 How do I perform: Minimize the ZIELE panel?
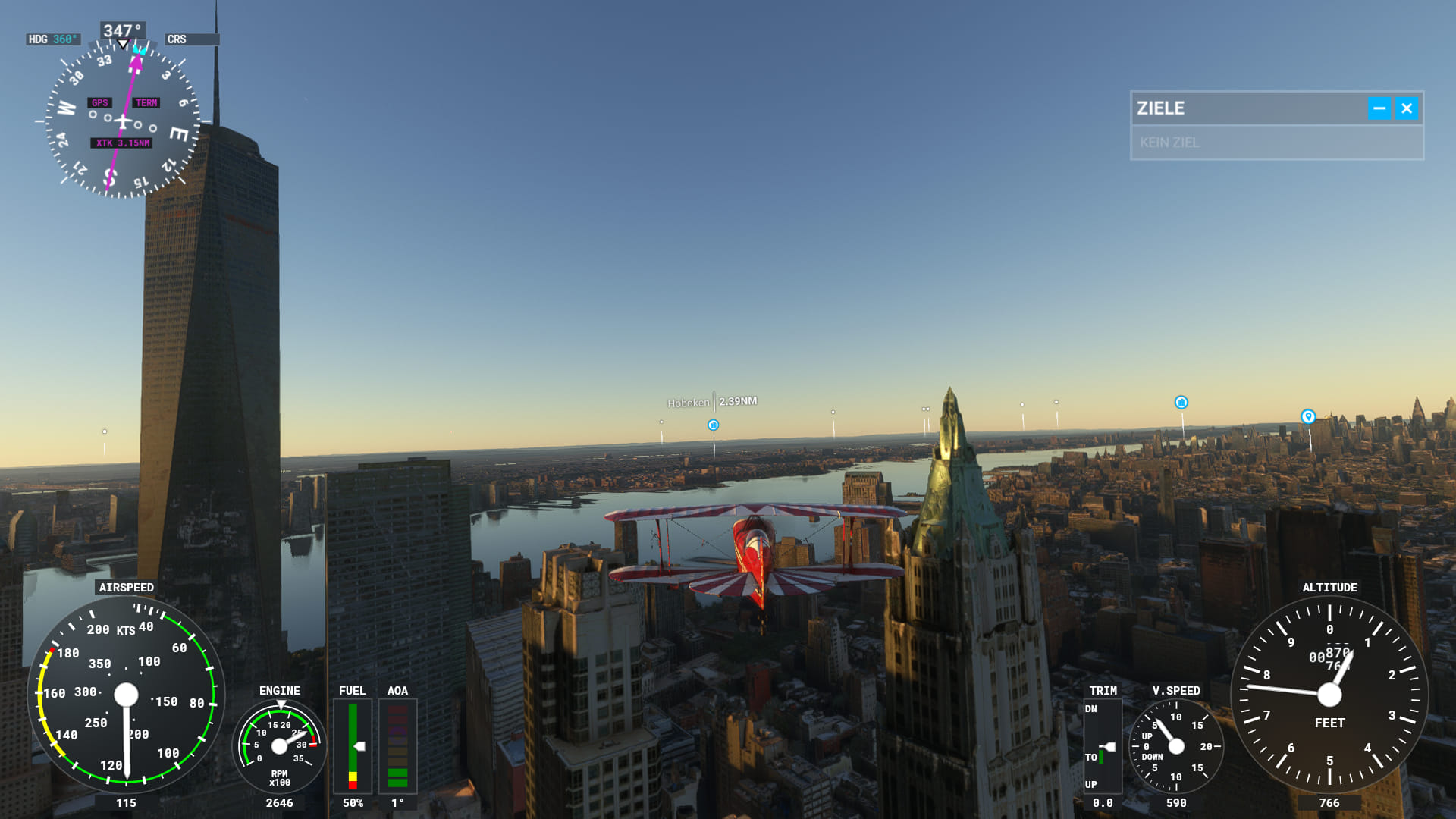1379,108
